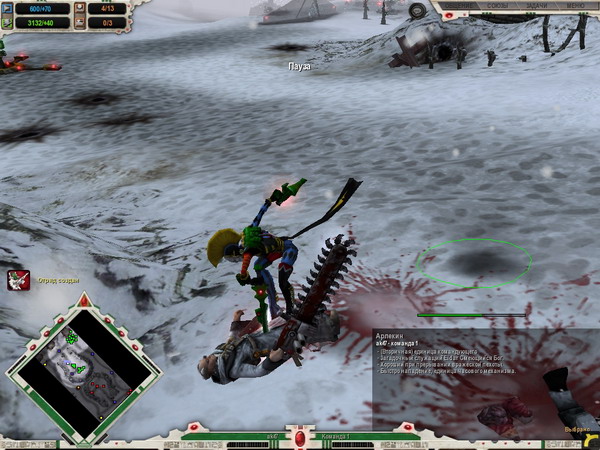Open the Союзы alliances panel
Screen dimensions: 600x450
(x=497, y=6)
